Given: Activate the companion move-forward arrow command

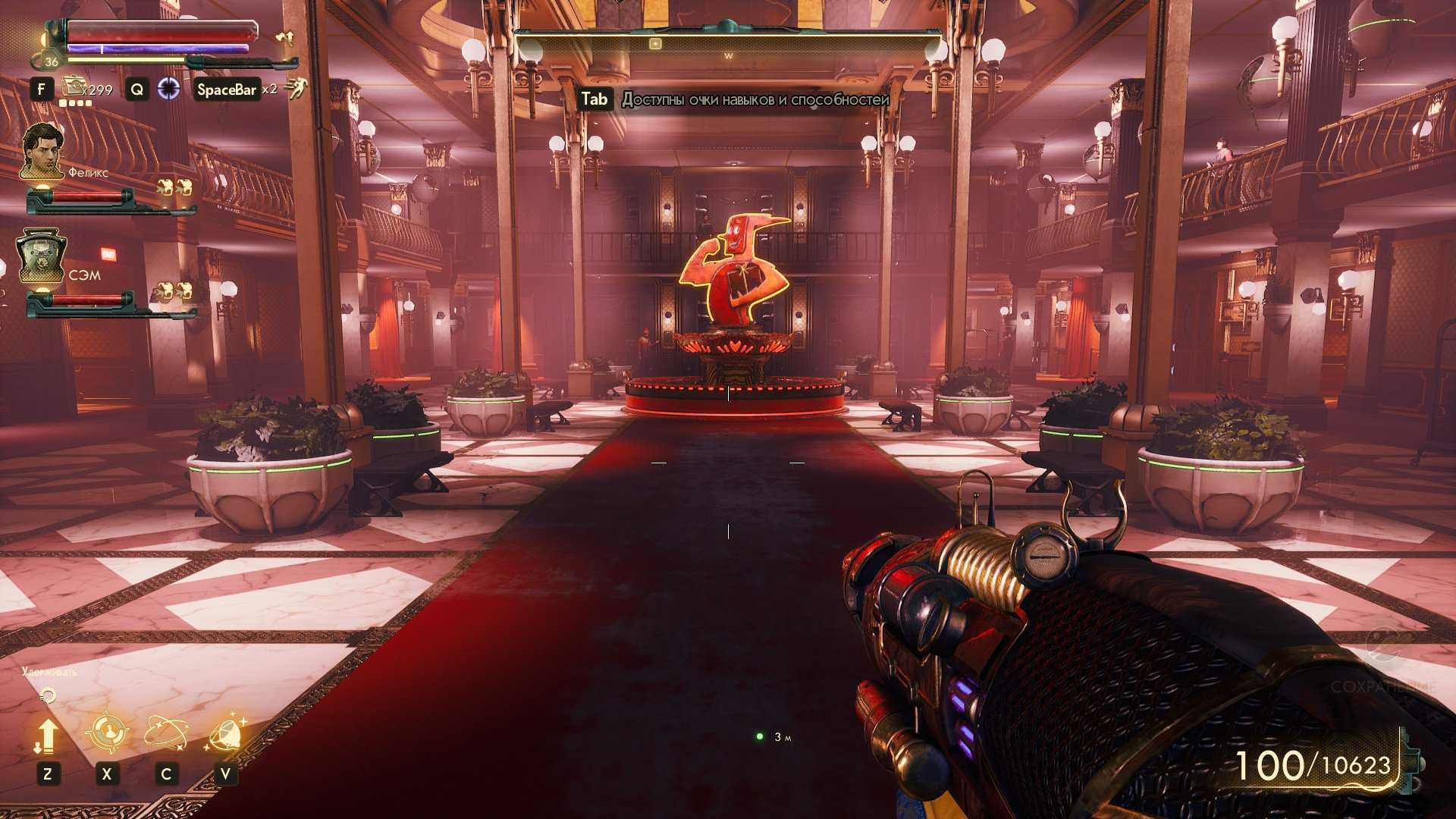Looking at the screenshot, I should tap(47, 736).
